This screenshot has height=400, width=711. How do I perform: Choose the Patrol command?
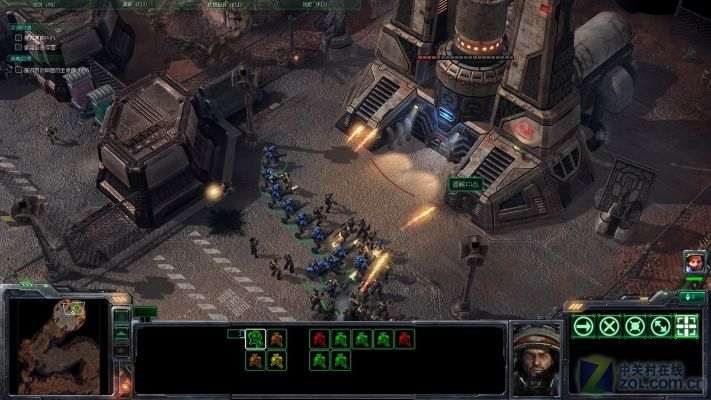click(x=660, y=326)
